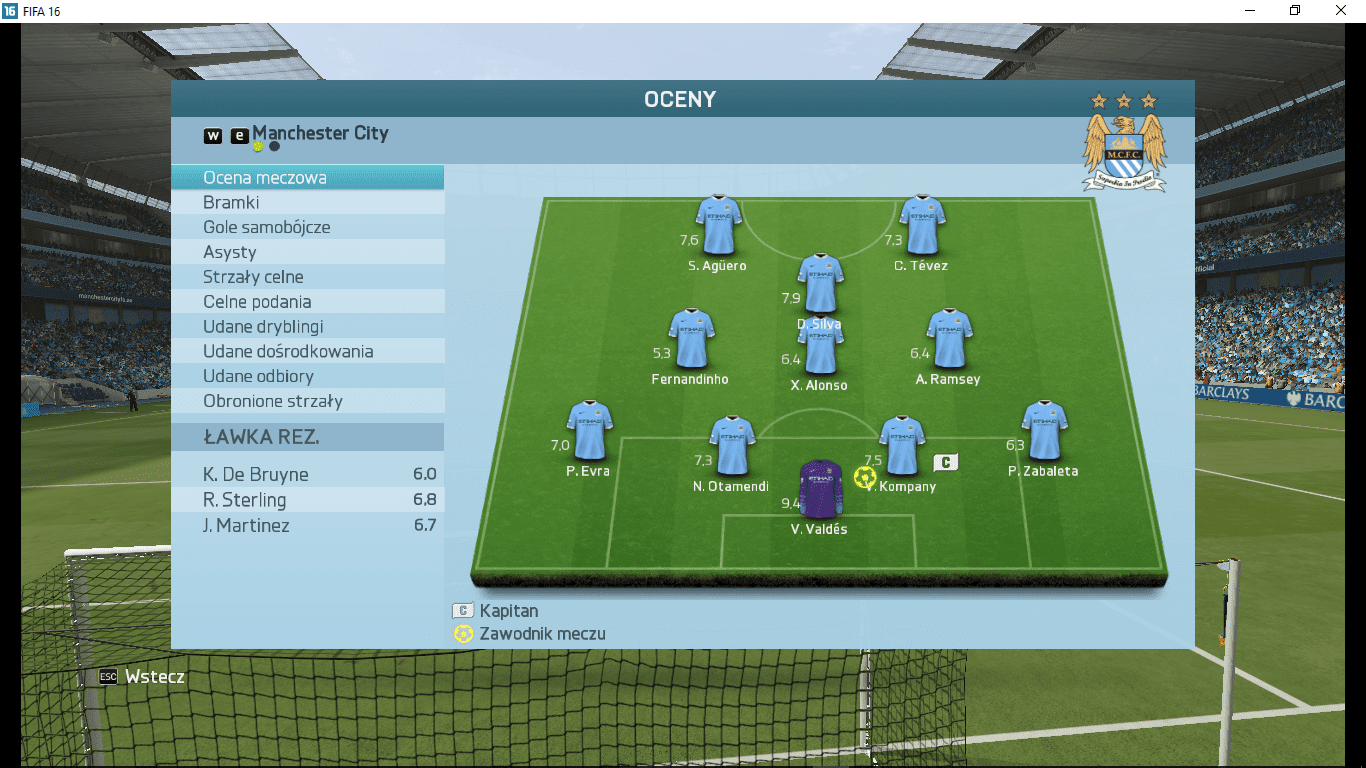
Task: Select Obronione strzały entry
Action: 307,402
